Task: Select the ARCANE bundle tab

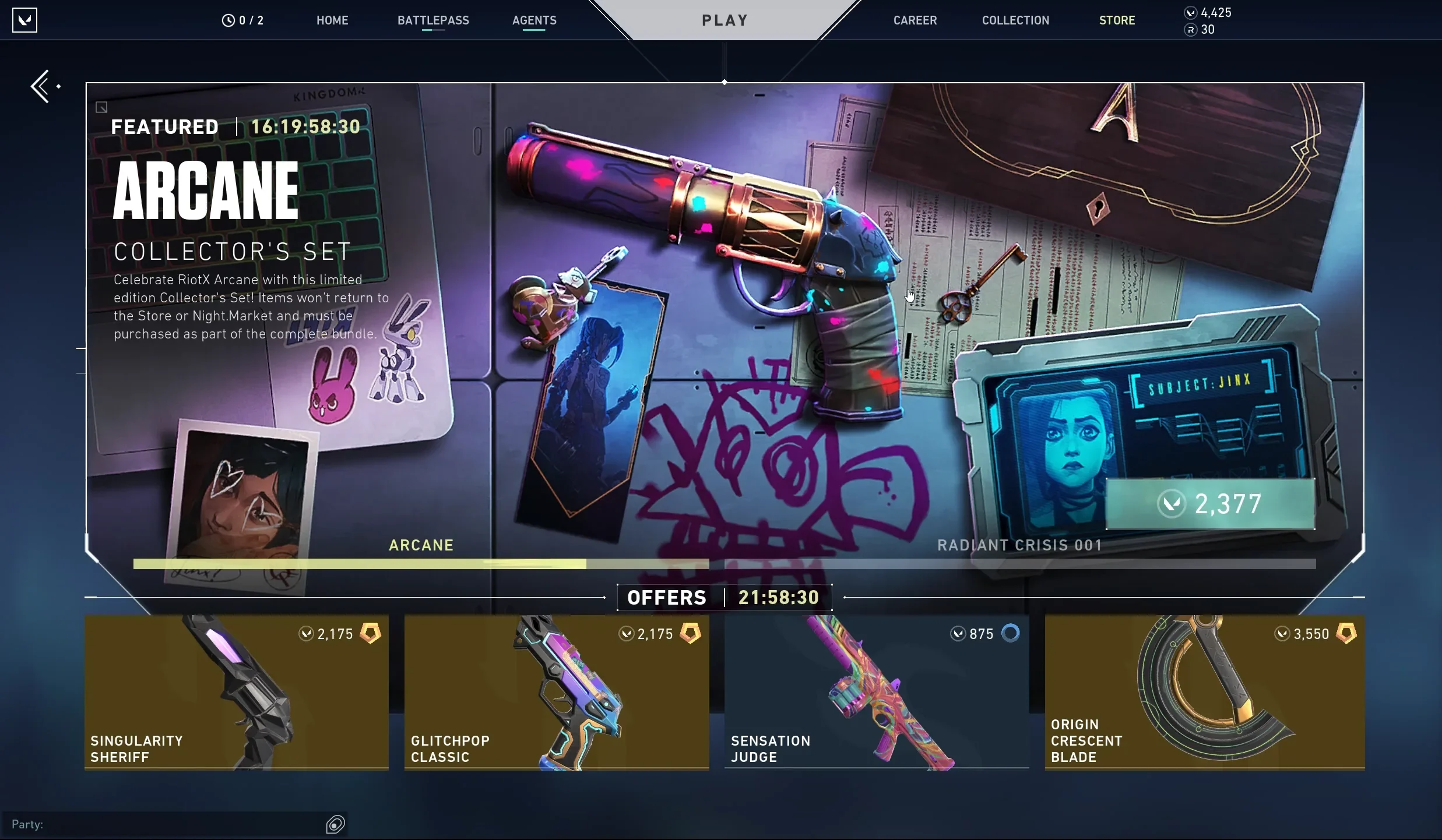Action: 421,545
